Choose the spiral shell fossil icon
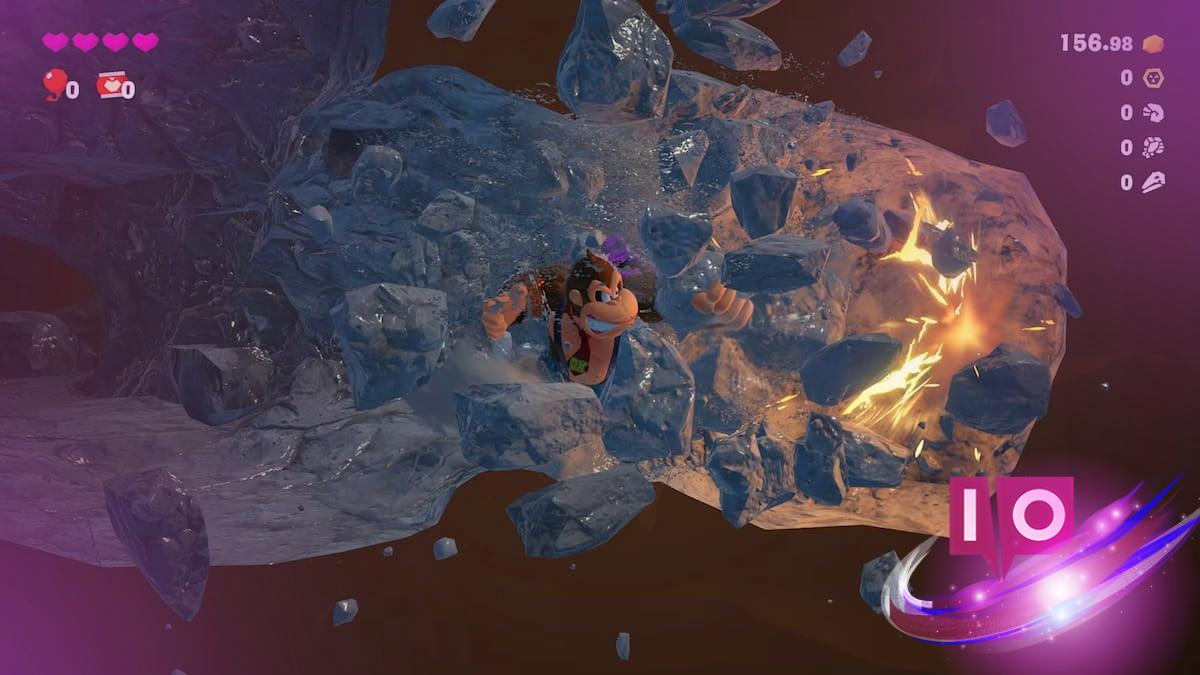1200x675 pixels. [x=1152, y=113]
